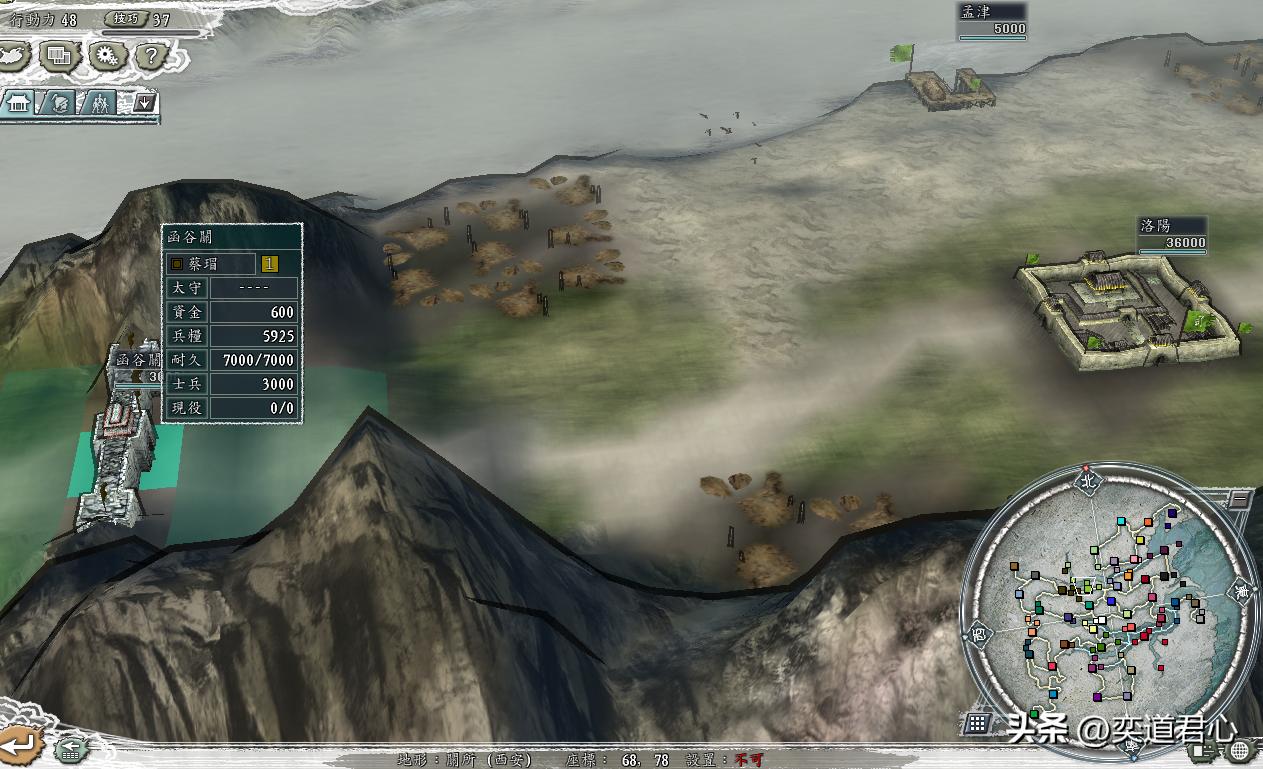Collapse the panel with the down arrow
Screen dimensions: 1263x769
[144, 102]
